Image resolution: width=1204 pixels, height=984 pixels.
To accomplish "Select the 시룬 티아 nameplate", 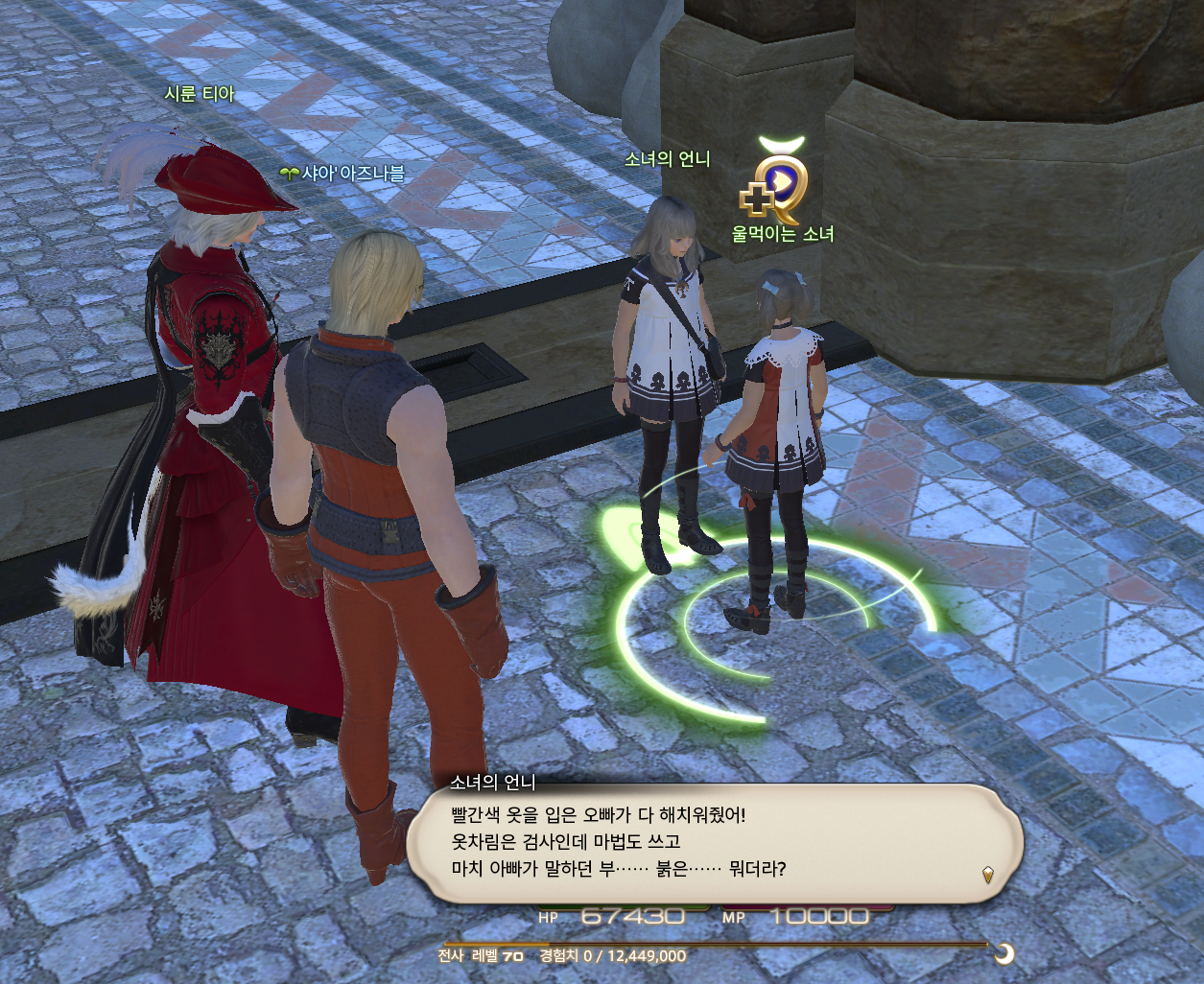I will [x=200, y=94].
